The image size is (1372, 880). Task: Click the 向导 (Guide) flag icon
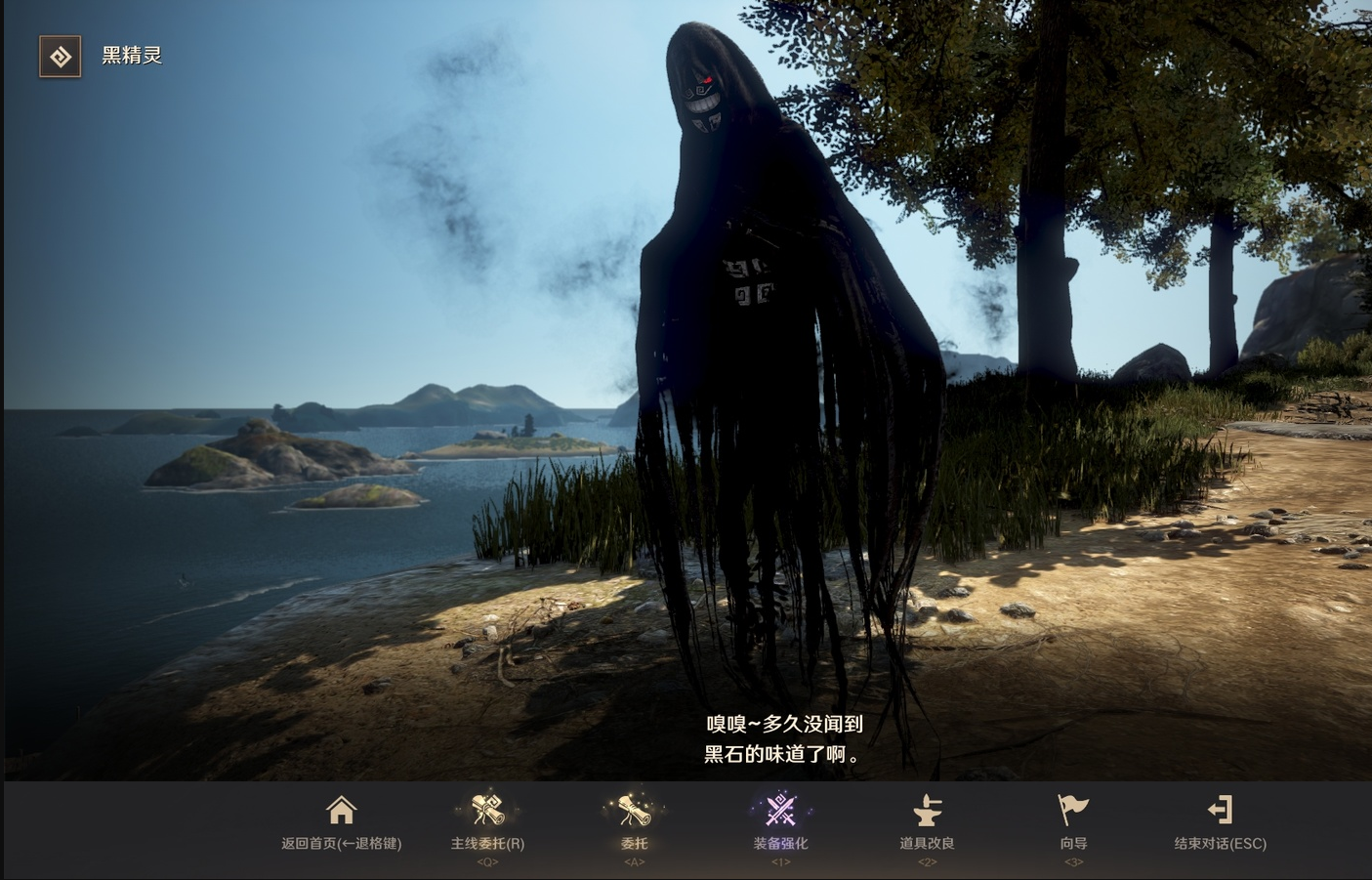(1072, 811)
